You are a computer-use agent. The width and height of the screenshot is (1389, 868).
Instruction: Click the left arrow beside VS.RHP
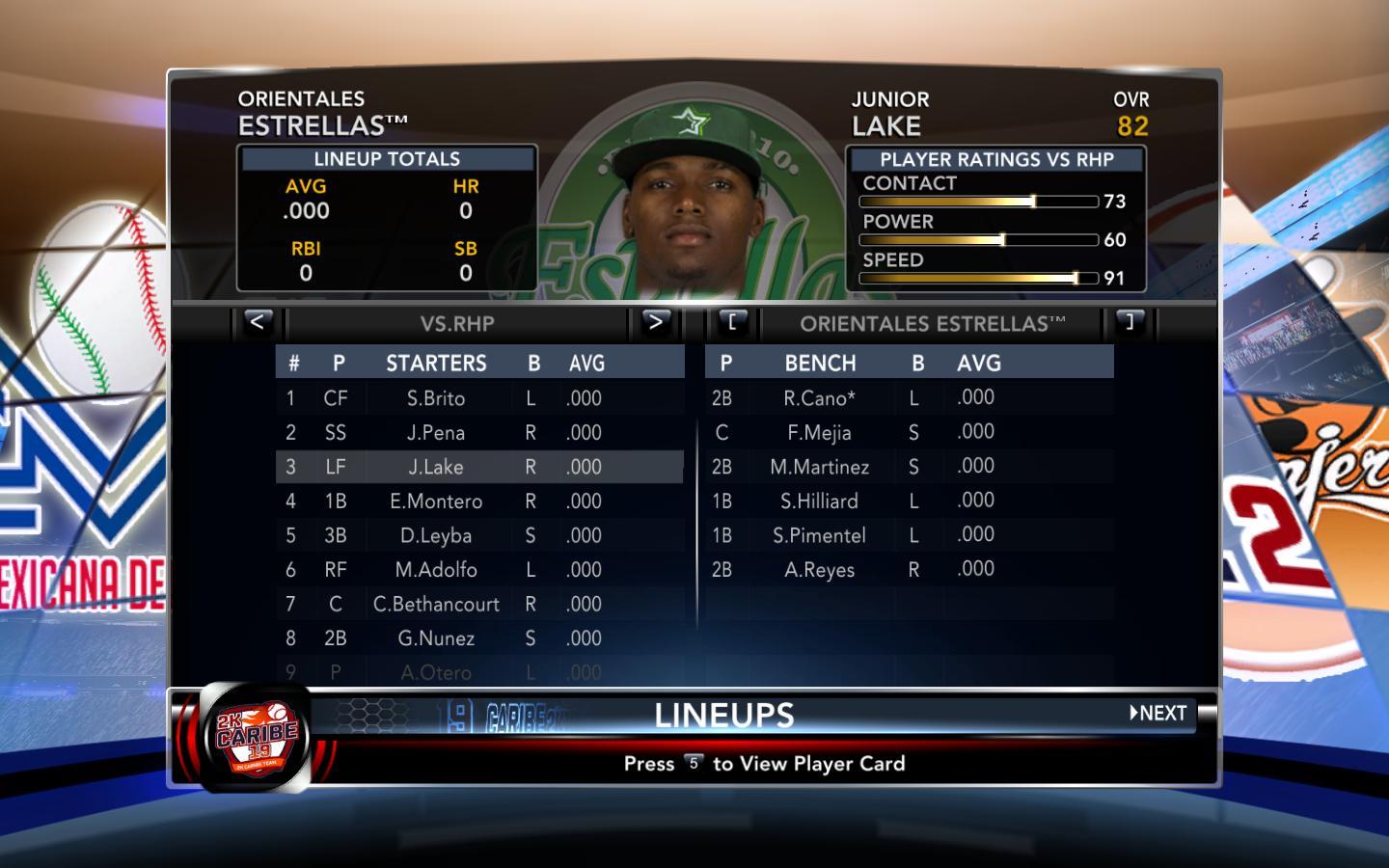[257, 323]
